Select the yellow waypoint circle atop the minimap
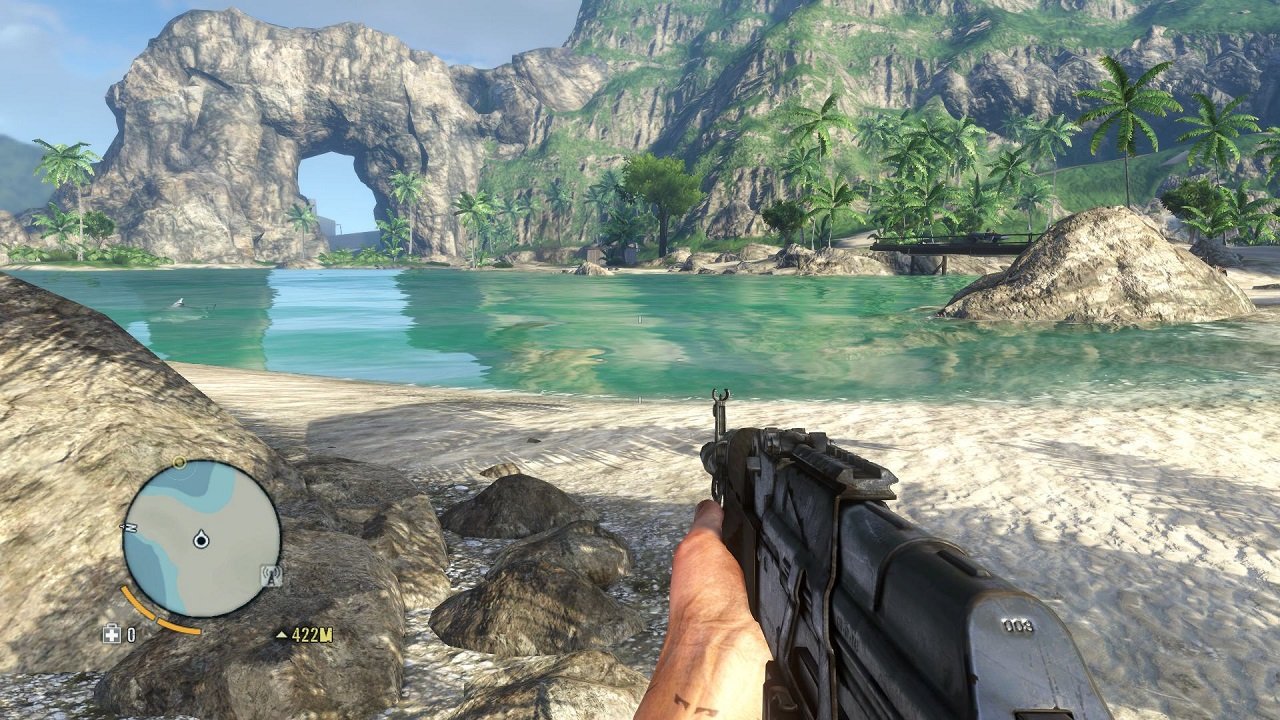The image size is (1280, 720). [179, 463]
